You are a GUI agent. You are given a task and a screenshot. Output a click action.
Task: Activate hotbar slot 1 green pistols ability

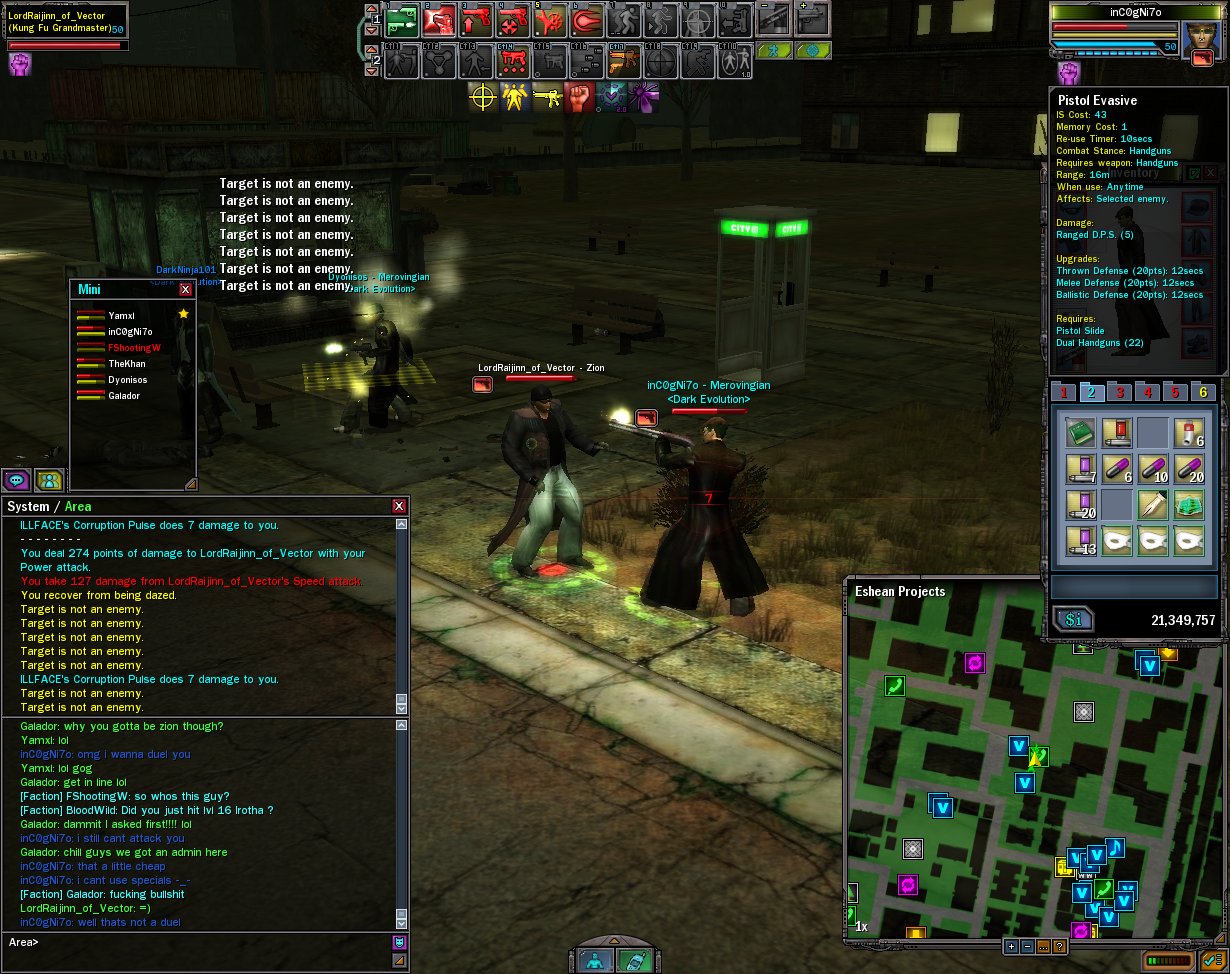pos(402,20)
